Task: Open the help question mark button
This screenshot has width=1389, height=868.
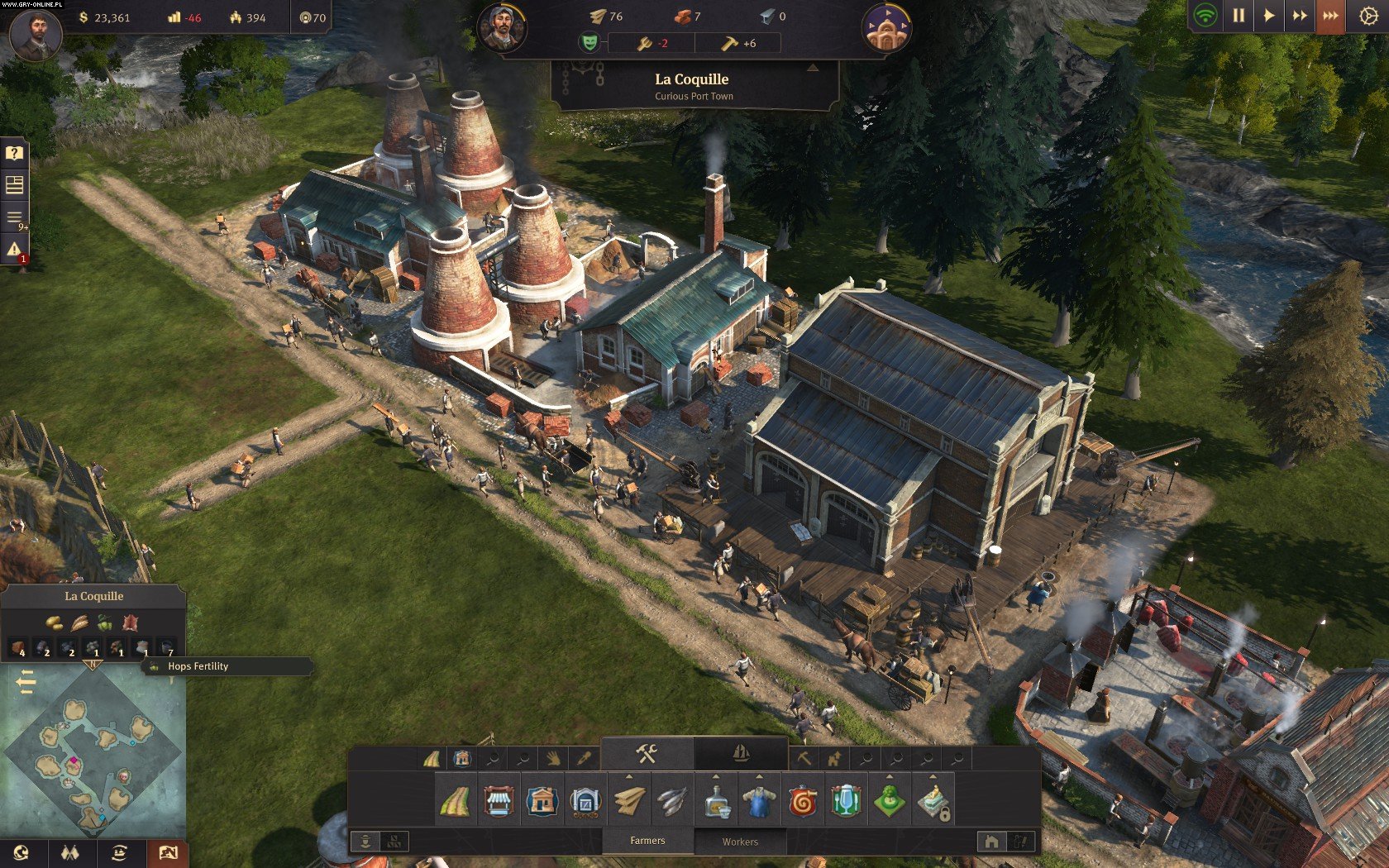Action: click(14, 153)
